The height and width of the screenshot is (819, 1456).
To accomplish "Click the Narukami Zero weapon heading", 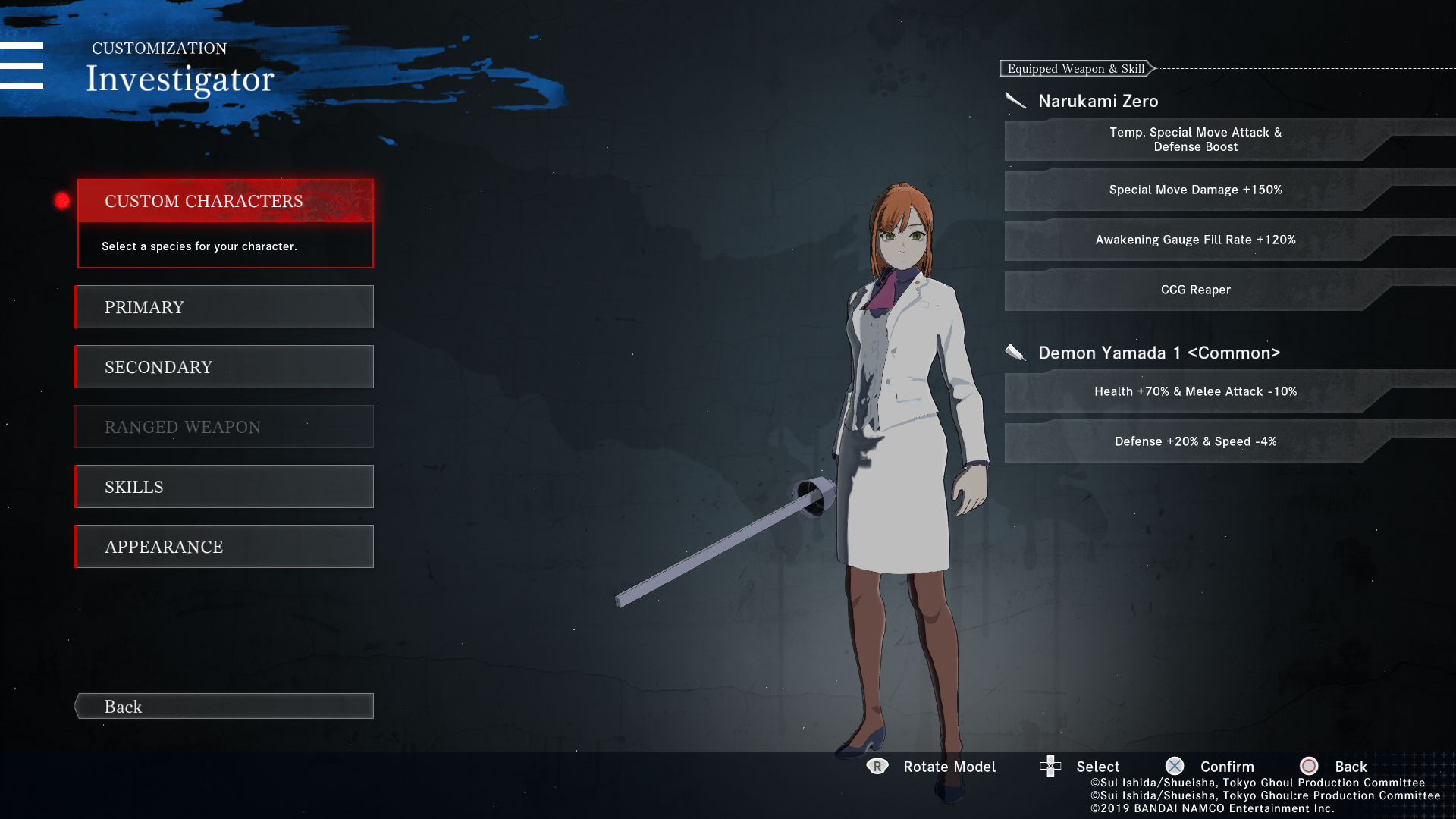I will click(1097, 101).
